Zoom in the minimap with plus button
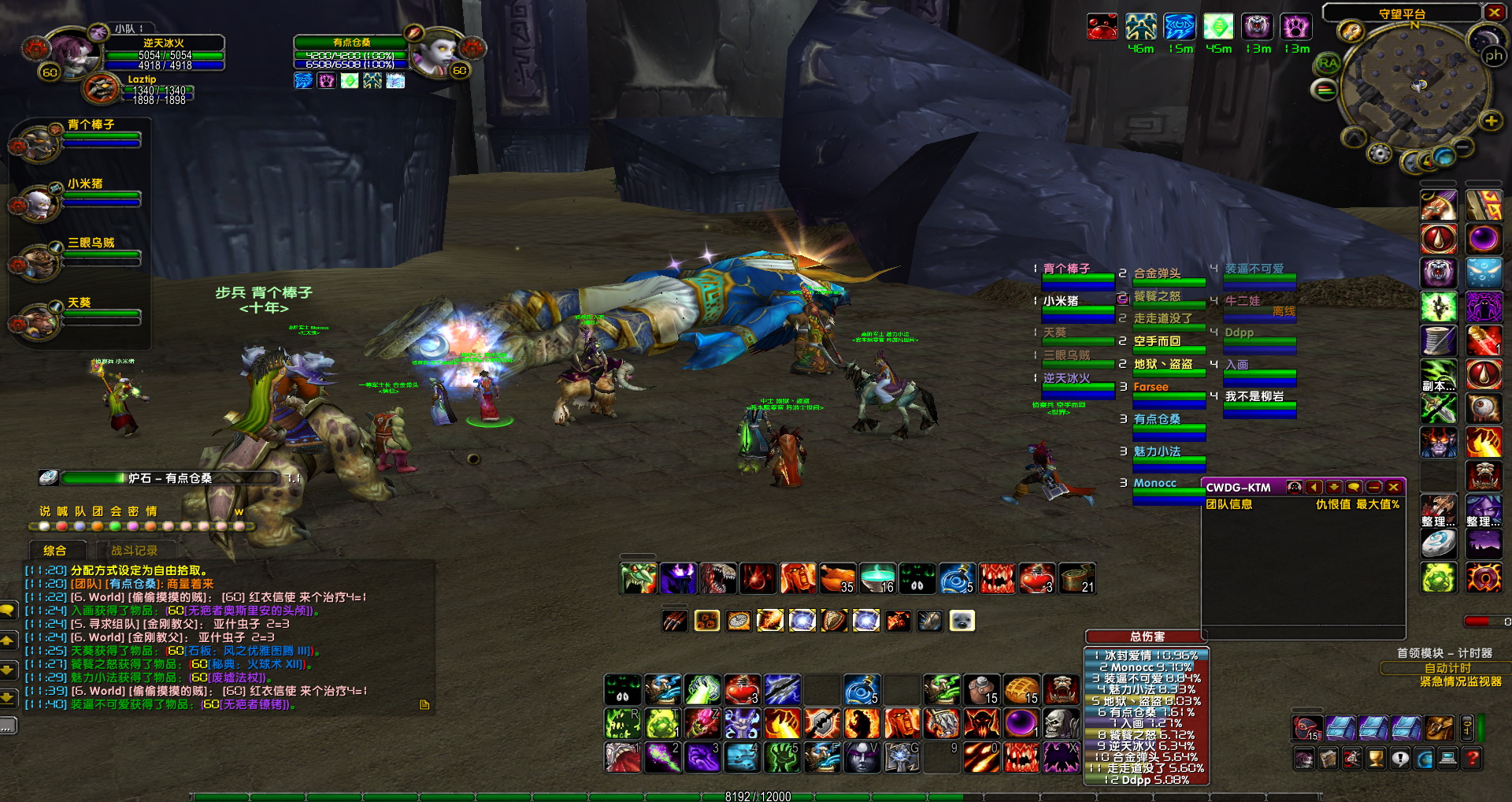 click(x=1490, y=121)
